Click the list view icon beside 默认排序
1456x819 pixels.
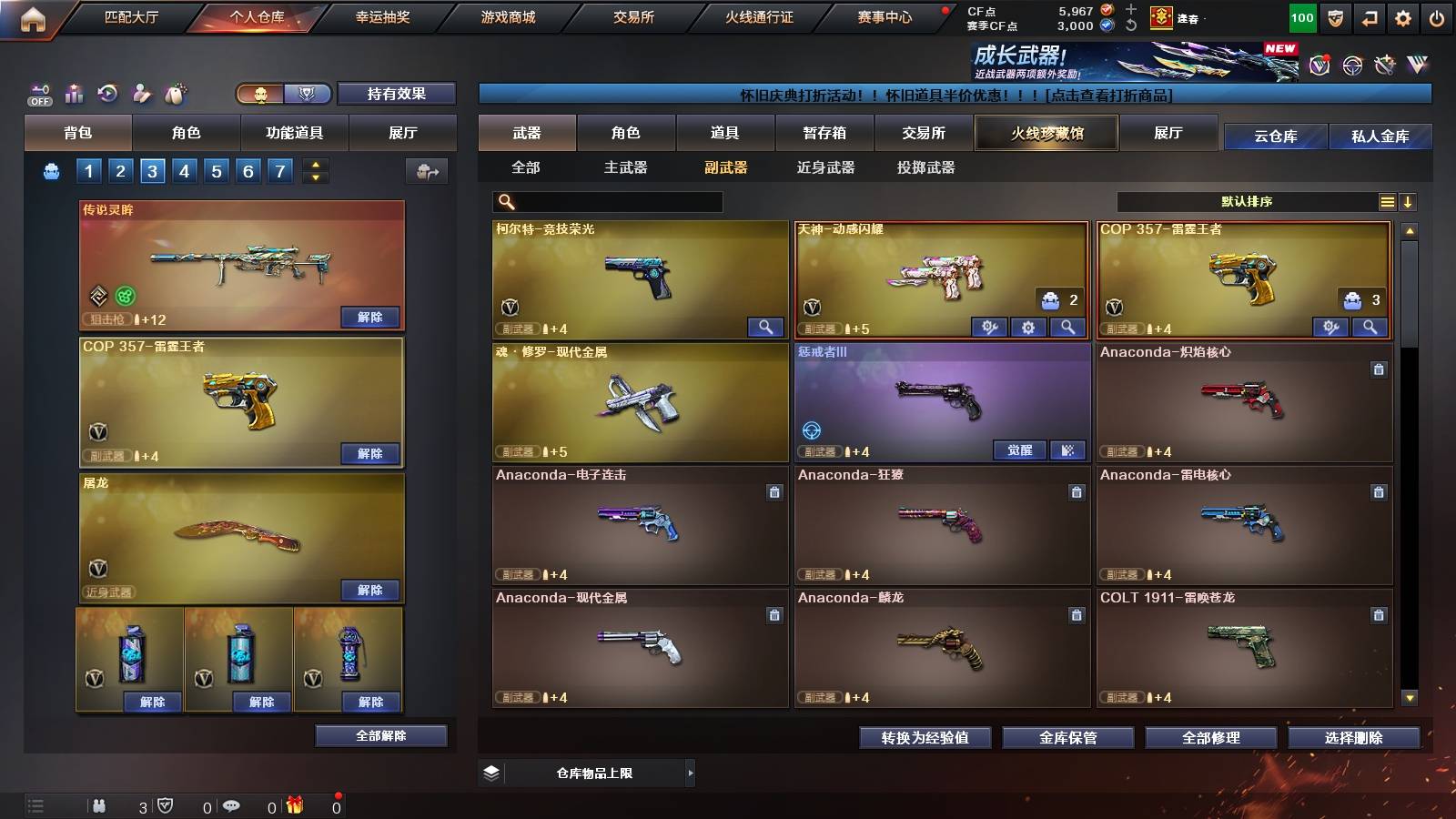(x=1388, y=201)
